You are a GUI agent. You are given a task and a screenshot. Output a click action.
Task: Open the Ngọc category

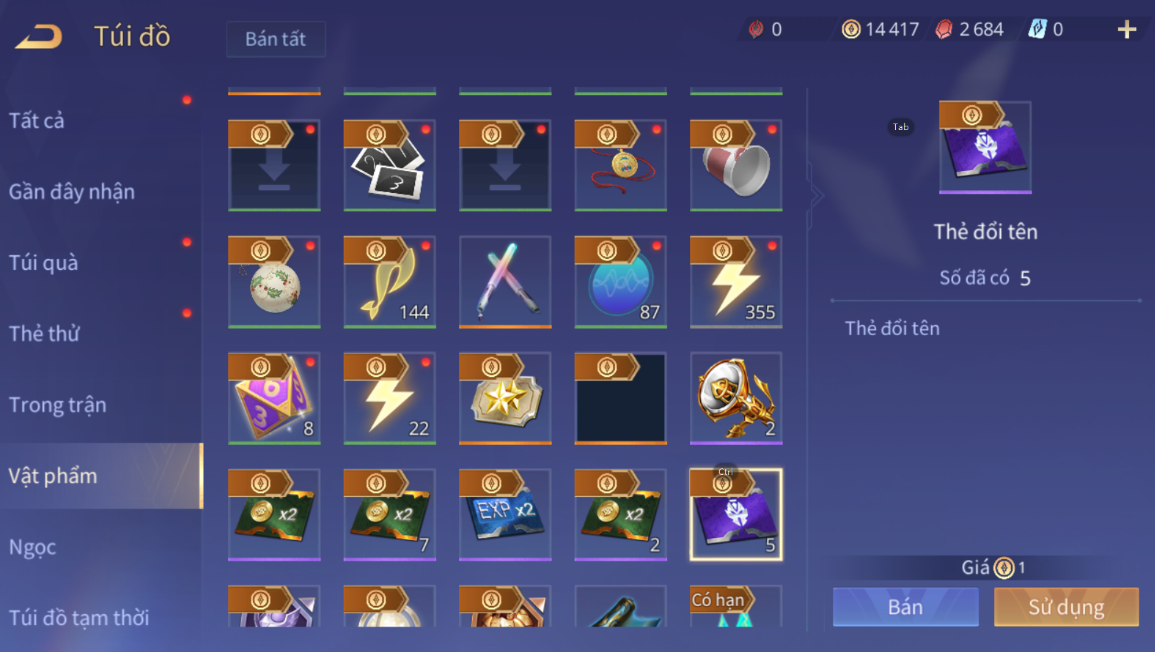tap(33, 547)
